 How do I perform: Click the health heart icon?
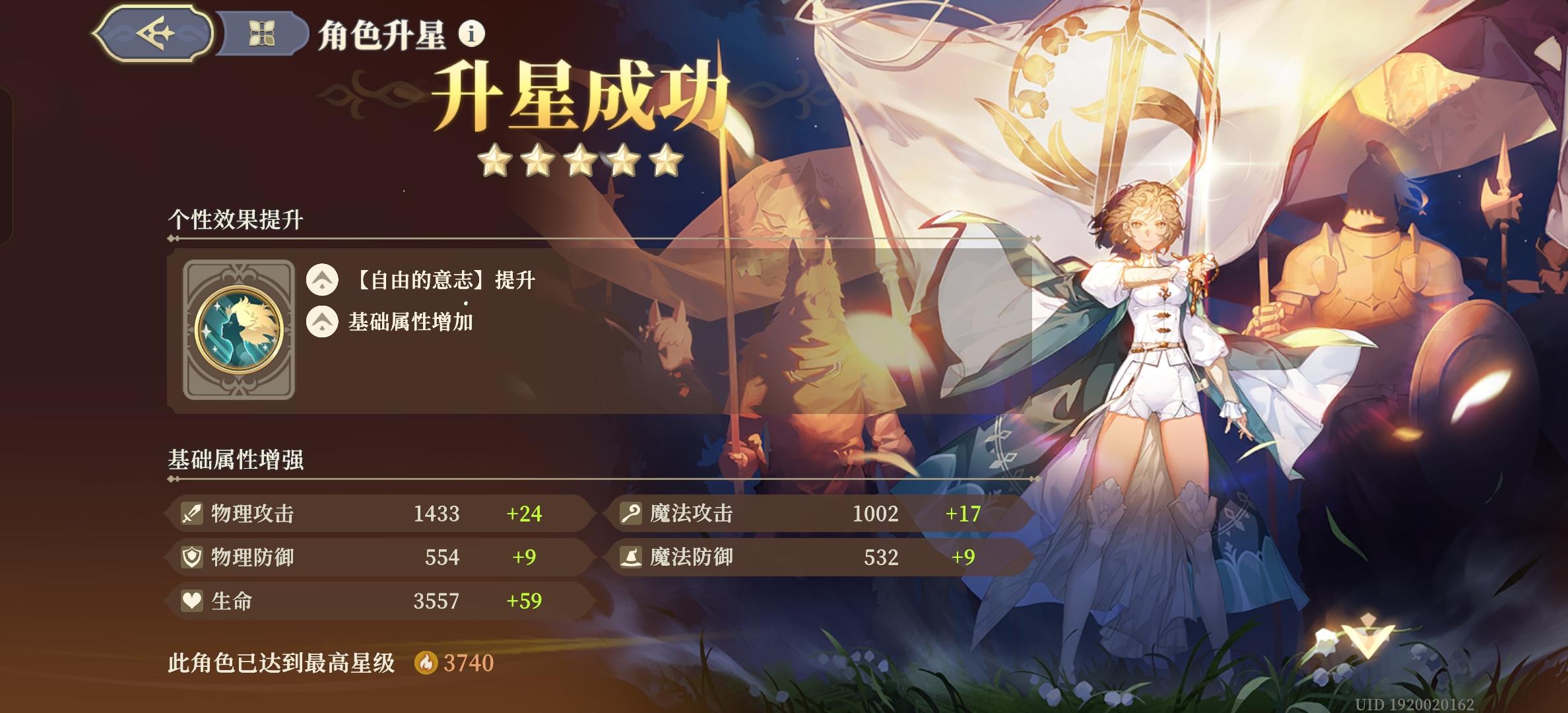(191, 601)
